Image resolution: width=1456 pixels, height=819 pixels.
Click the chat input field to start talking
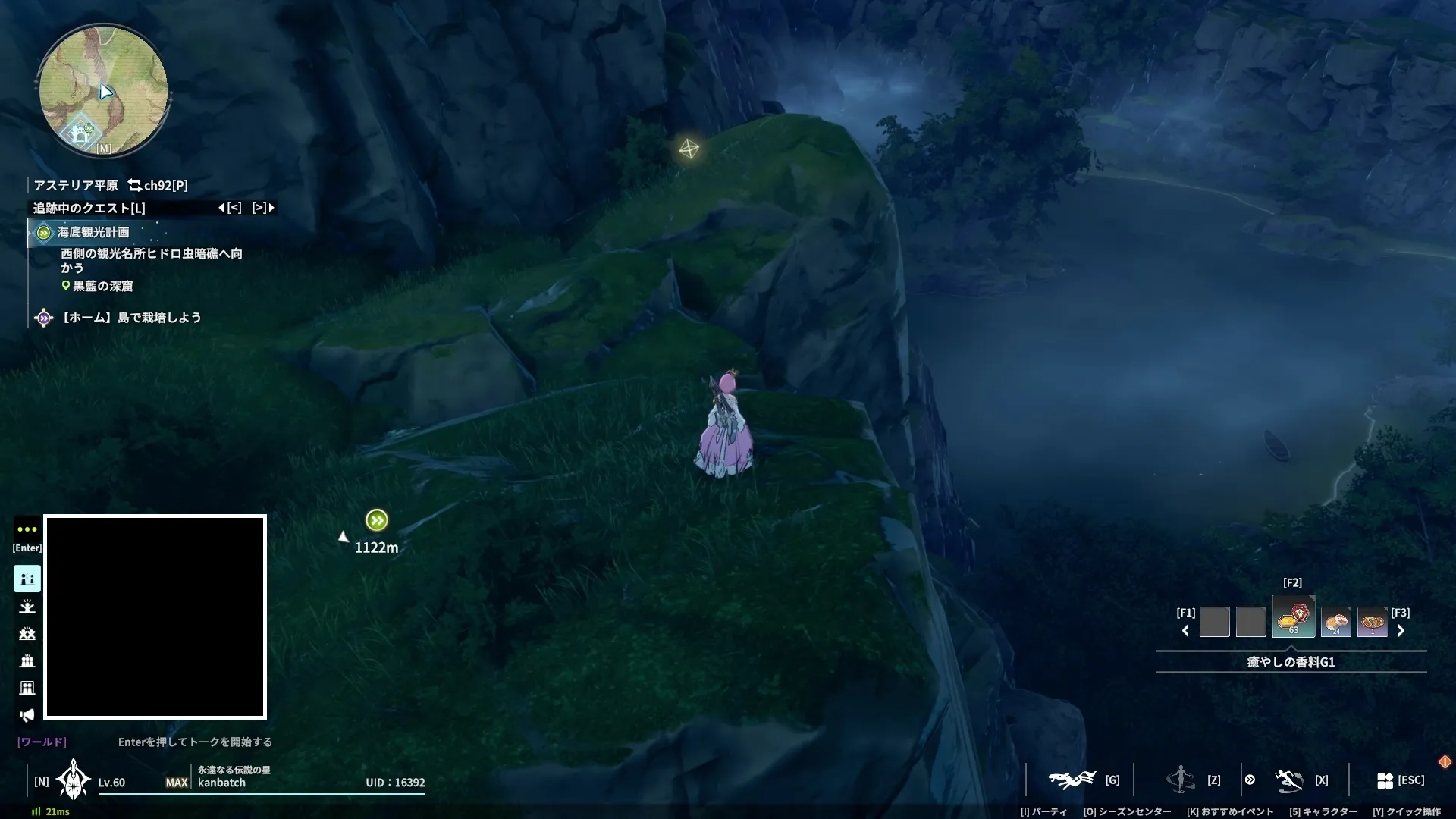click(x=195, y=742)
